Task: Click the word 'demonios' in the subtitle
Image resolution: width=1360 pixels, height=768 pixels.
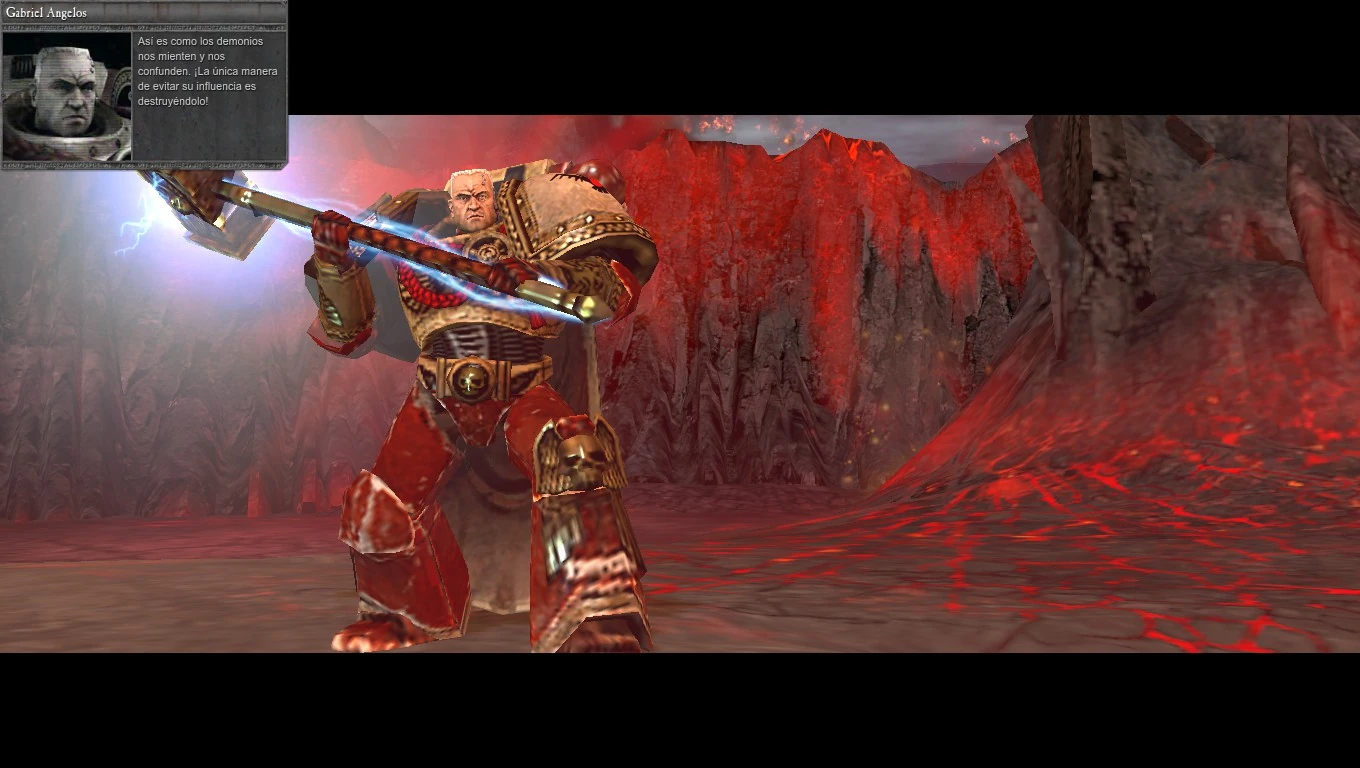Action: tap(240, 41)
